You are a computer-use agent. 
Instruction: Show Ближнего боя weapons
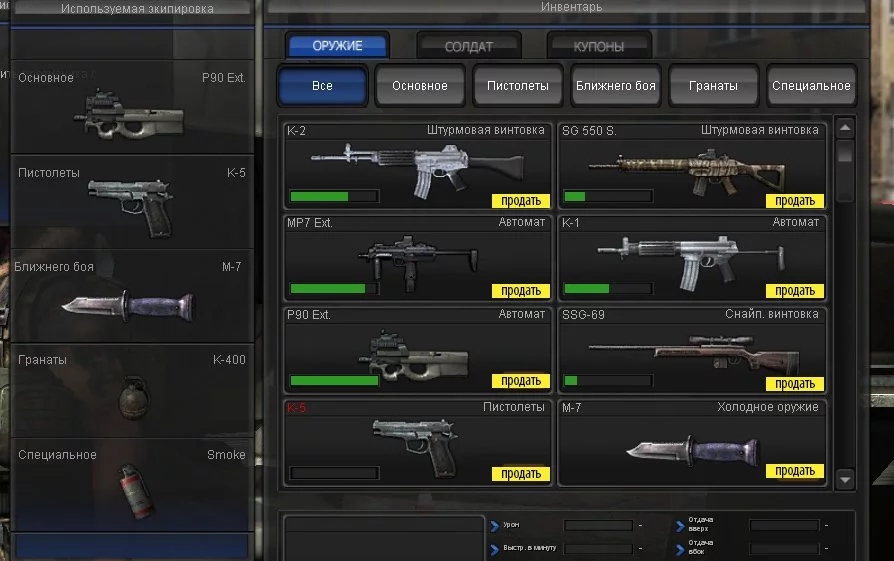pos(616,86)
